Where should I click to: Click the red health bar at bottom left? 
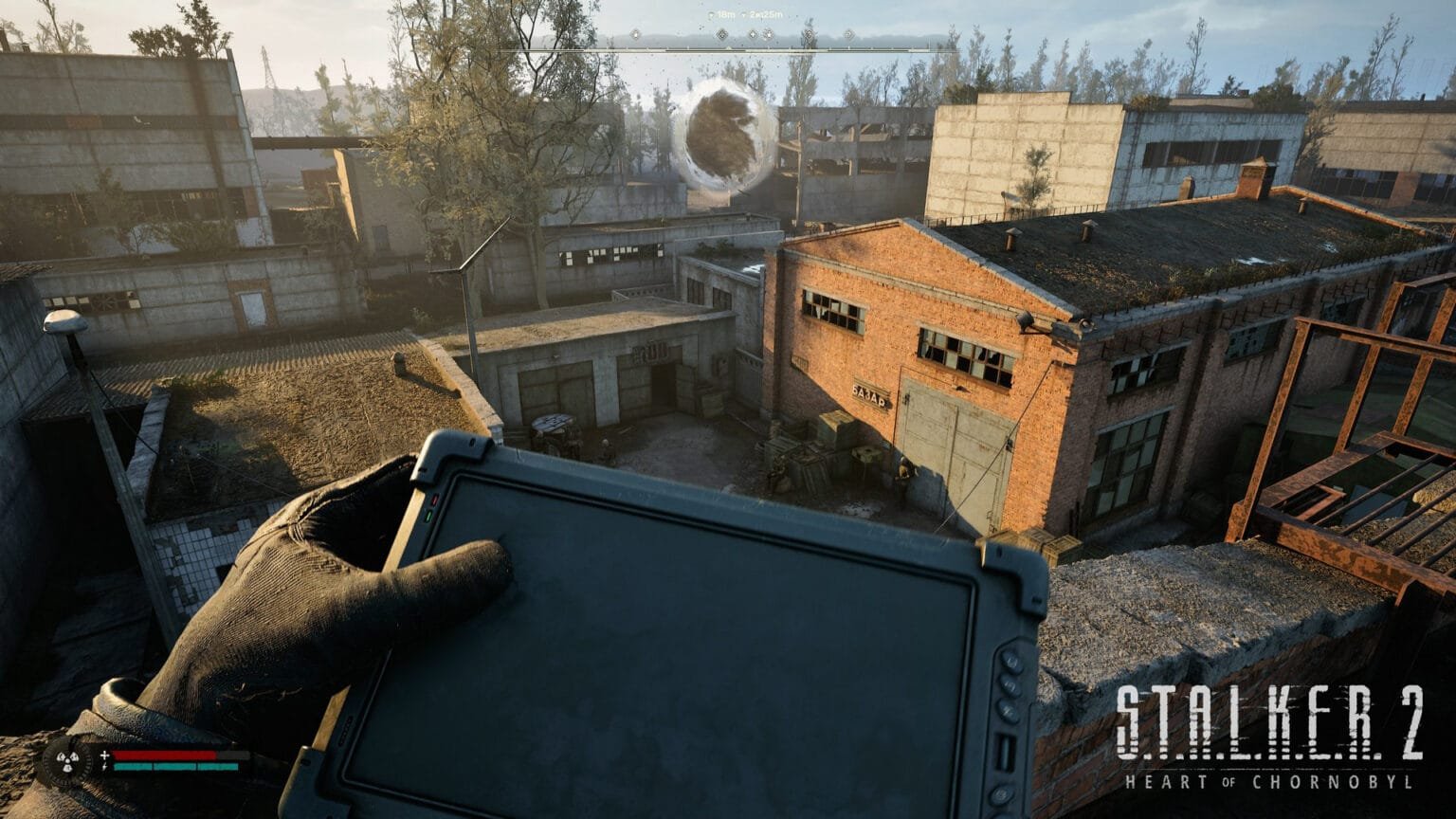coord(164,755)
